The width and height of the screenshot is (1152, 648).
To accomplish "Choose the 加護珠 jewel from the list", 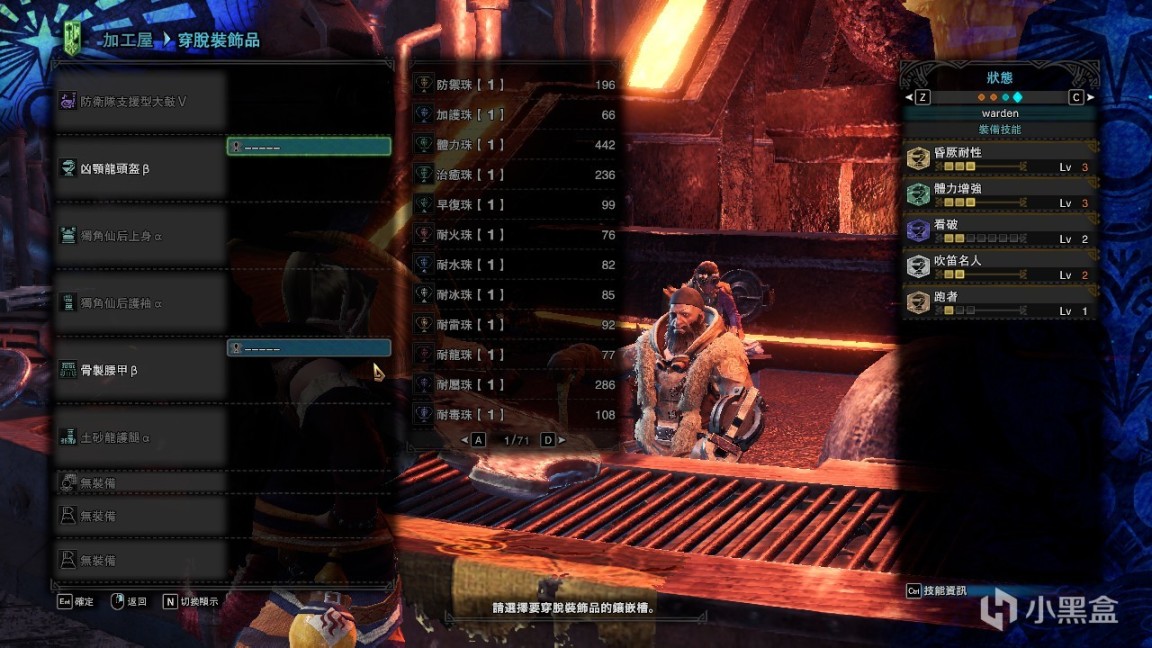I will coord(516,115).
